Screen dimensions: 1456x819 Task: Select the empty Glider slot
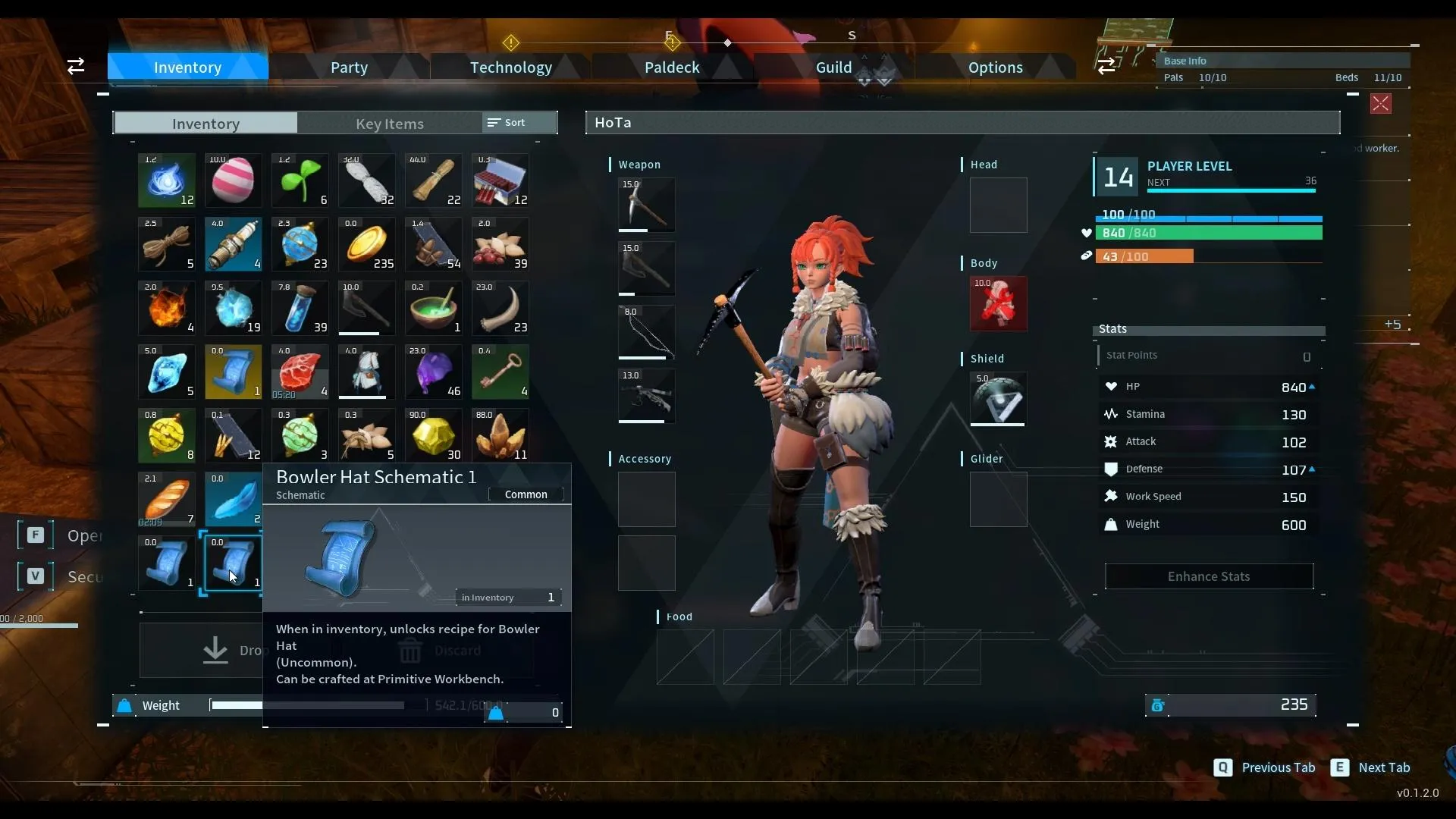[x=998, y=499]
